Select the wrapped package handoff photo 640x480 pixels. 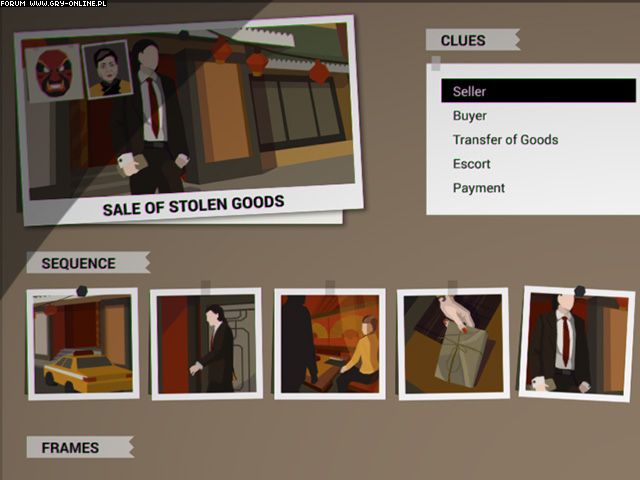[453, 345]
